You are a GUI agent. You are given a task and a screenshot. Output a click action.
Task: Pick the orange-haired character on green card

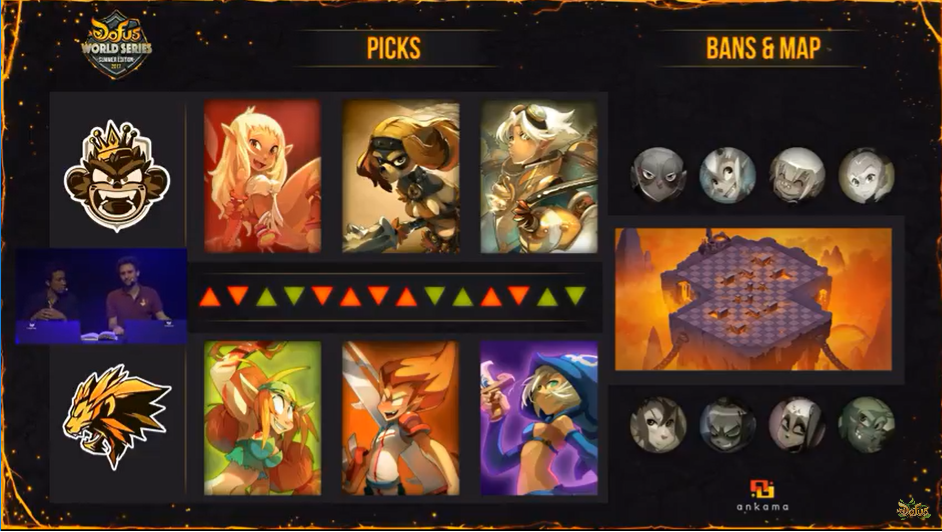tap(262, 417)
